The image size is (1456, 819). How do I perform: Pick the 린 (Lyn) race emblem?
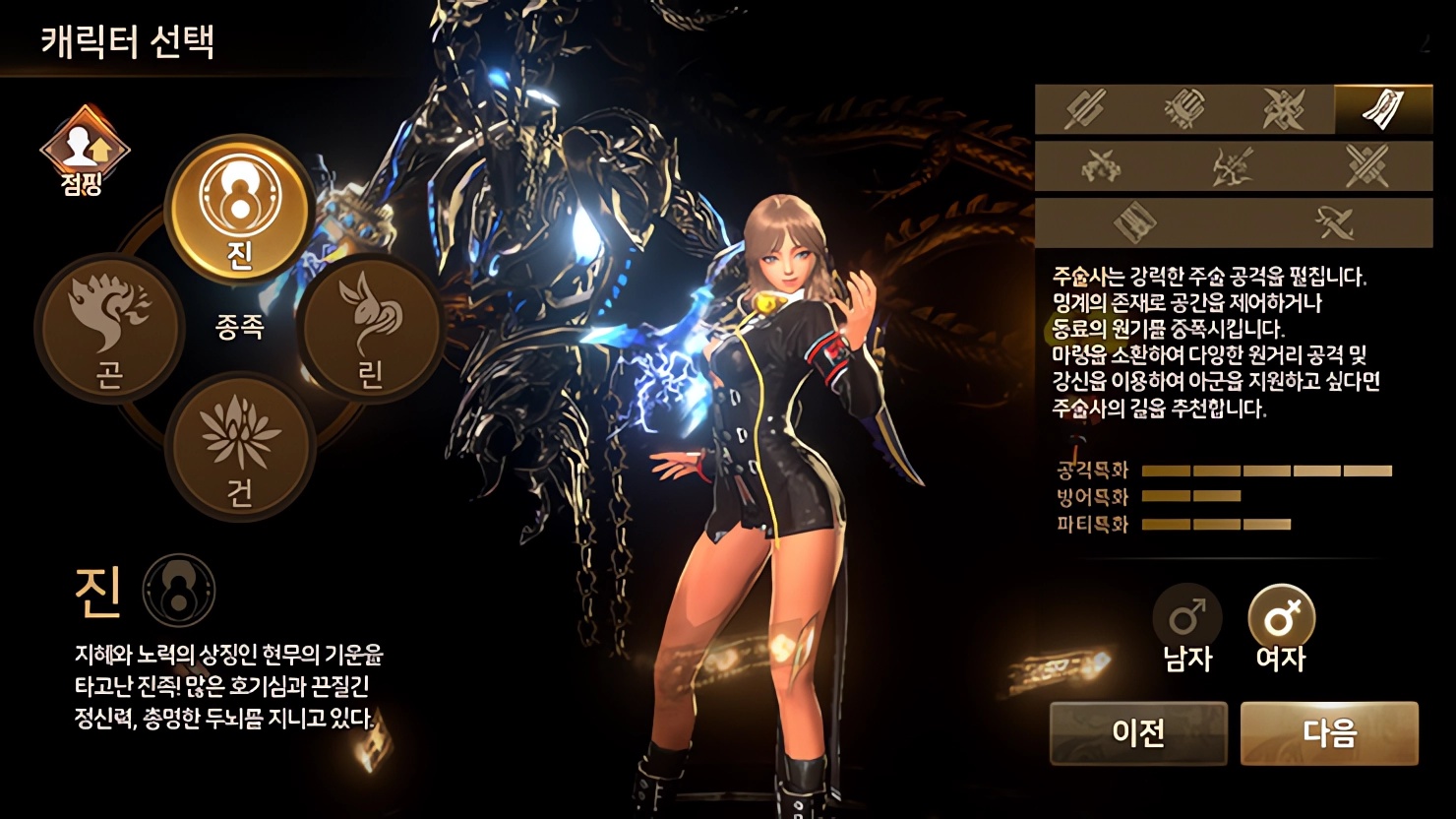(371, 327)
